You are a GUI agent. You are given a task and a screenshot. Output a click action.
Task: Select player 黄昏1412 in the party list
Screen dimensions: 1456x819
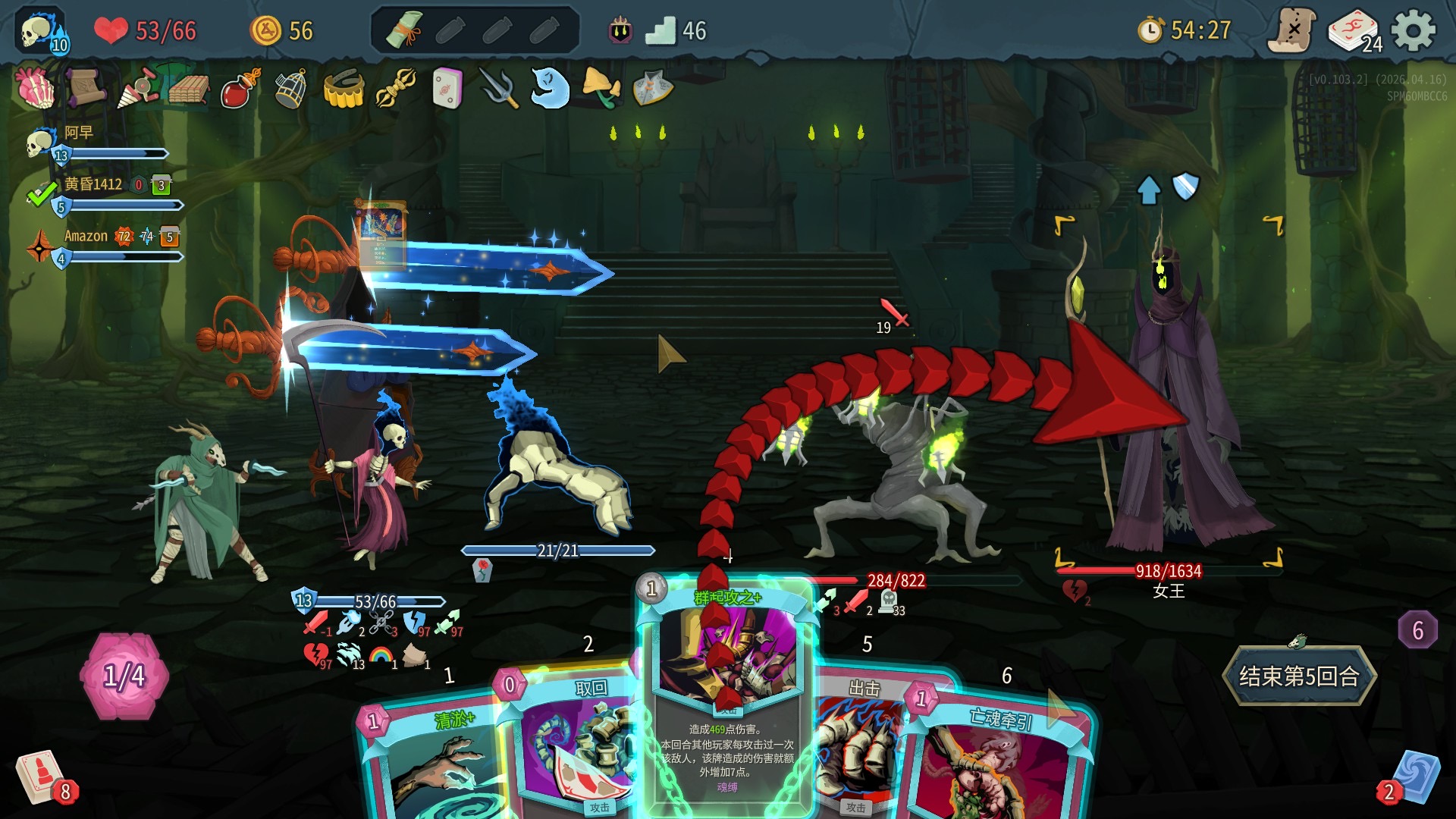[93, 184]
